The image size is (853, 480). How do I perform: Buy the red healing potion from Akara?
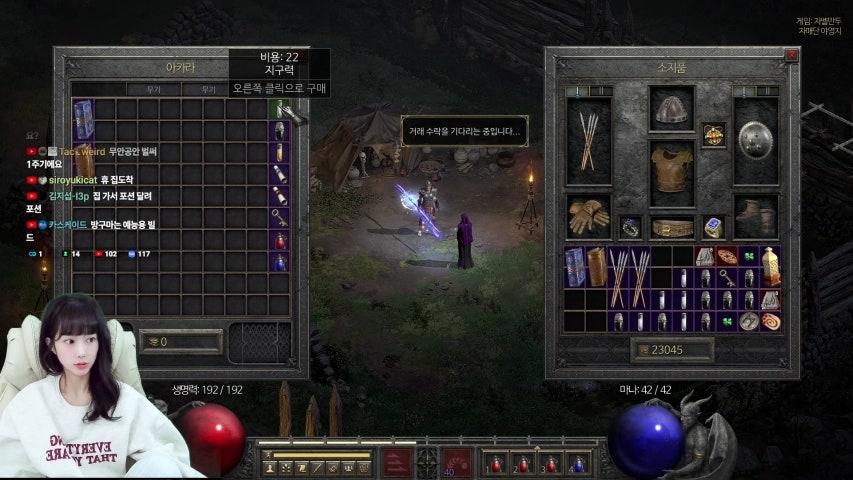click(x=280, y=240)
